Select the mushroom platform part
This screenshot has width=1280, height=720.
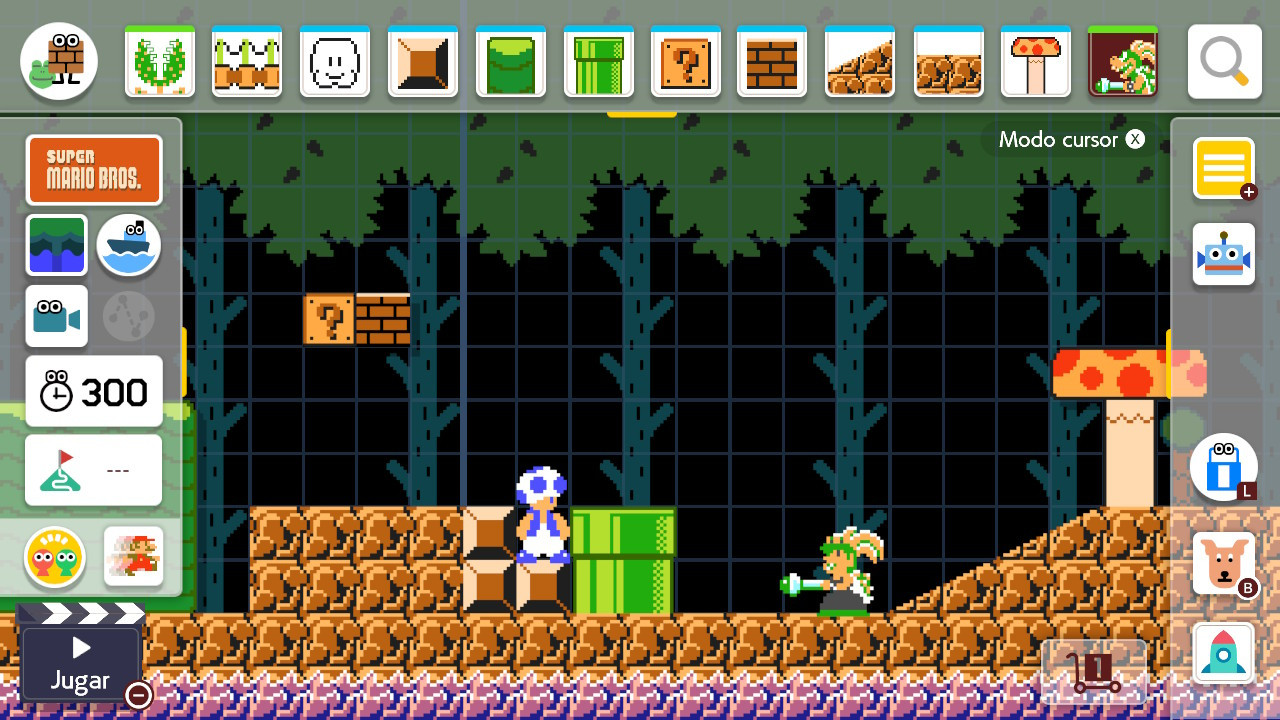(x=1036, y=61)
